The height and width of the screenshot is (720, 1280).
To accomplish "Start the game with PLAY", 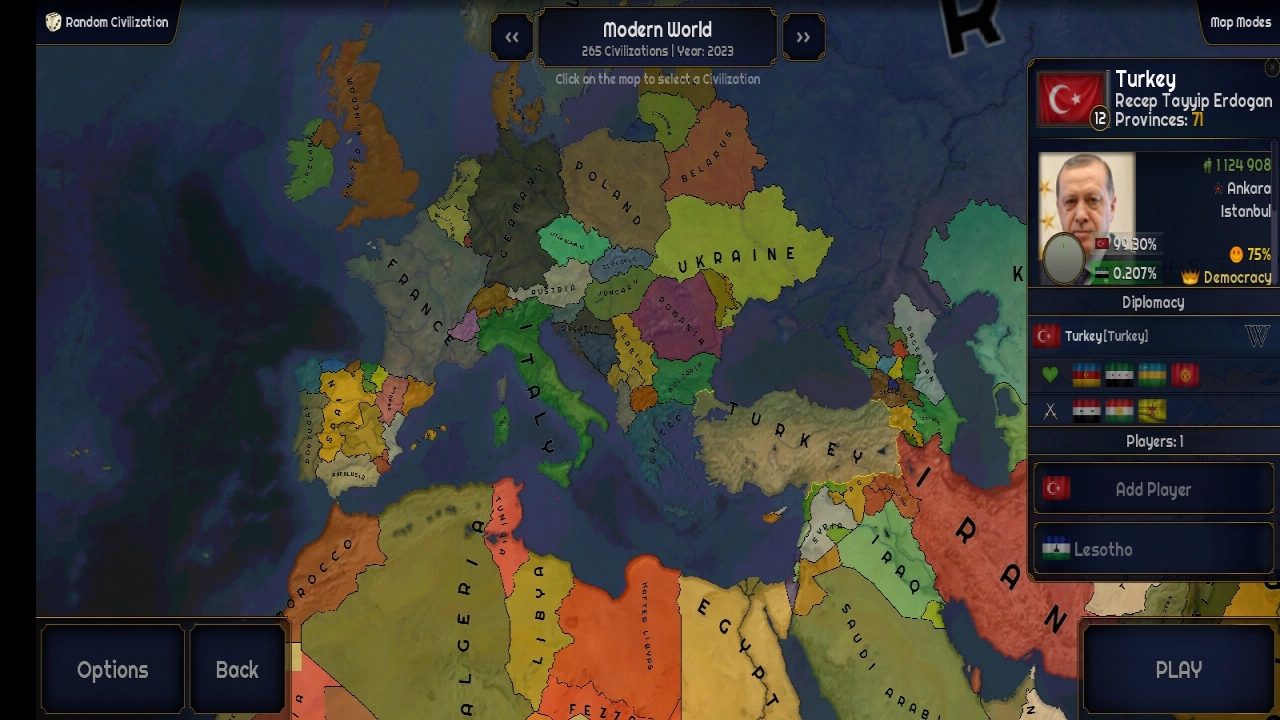I will (x=1178, y=670).
